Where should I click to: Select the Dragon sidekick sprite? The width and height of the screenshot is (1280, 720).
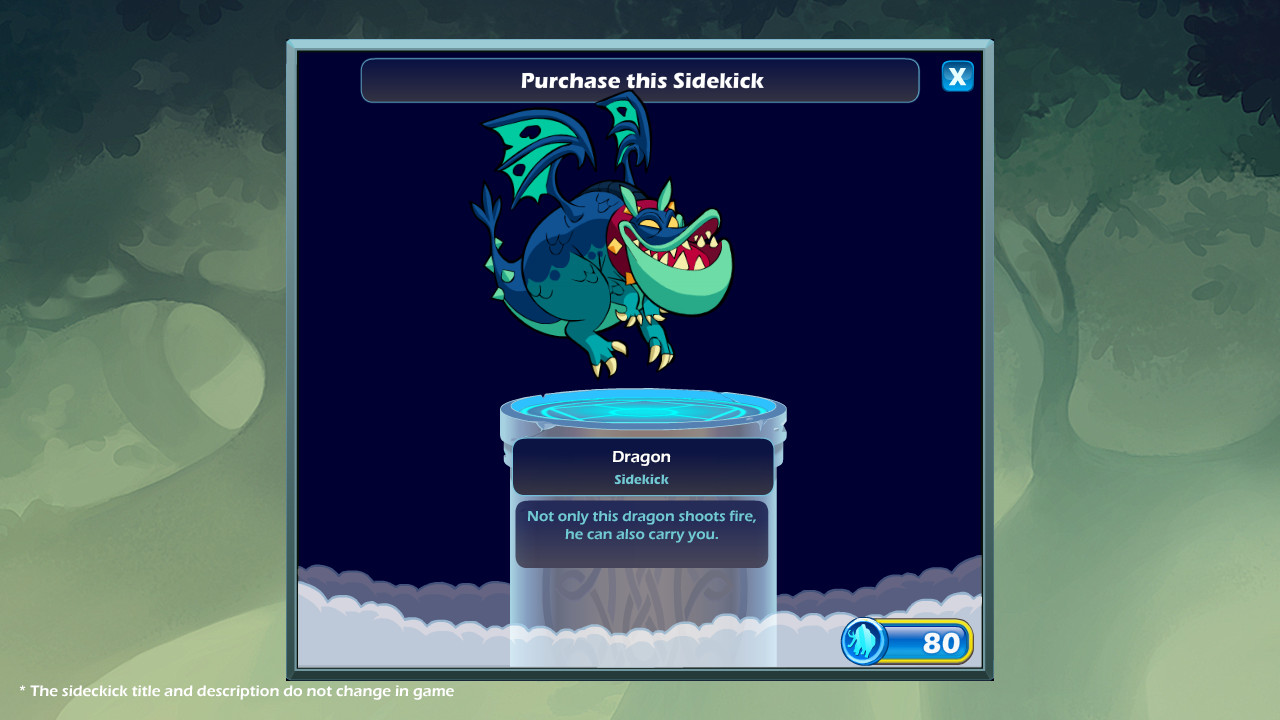coord(600,250)
